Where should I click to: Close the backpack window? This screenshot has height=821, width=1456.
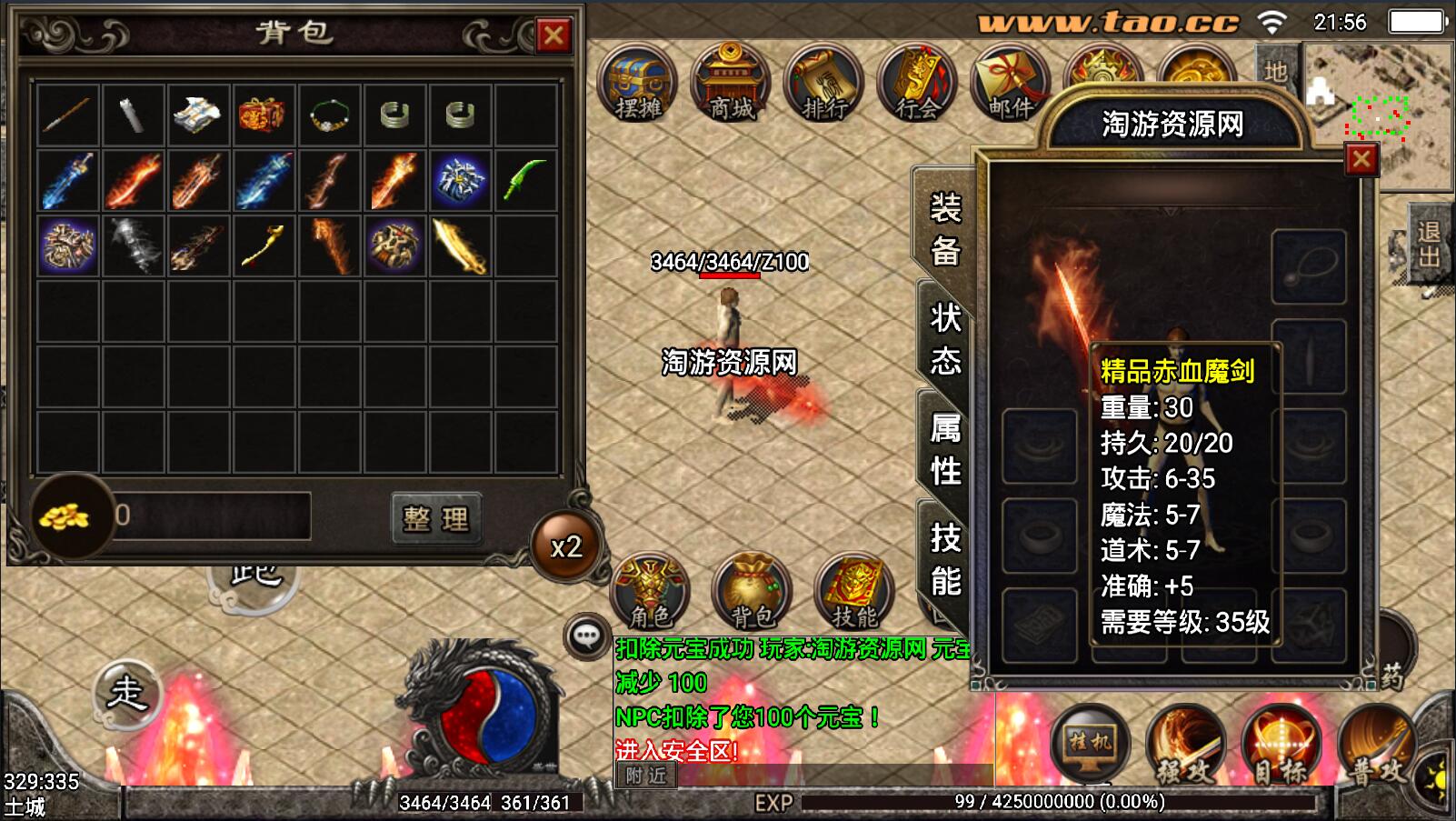pyautogui.click(x=553, y=35)
